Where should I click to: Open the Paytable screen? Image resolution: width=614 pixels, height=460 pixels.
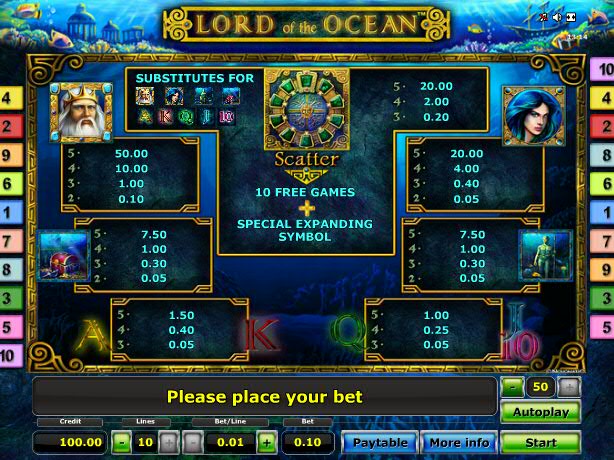click(380, 442)
